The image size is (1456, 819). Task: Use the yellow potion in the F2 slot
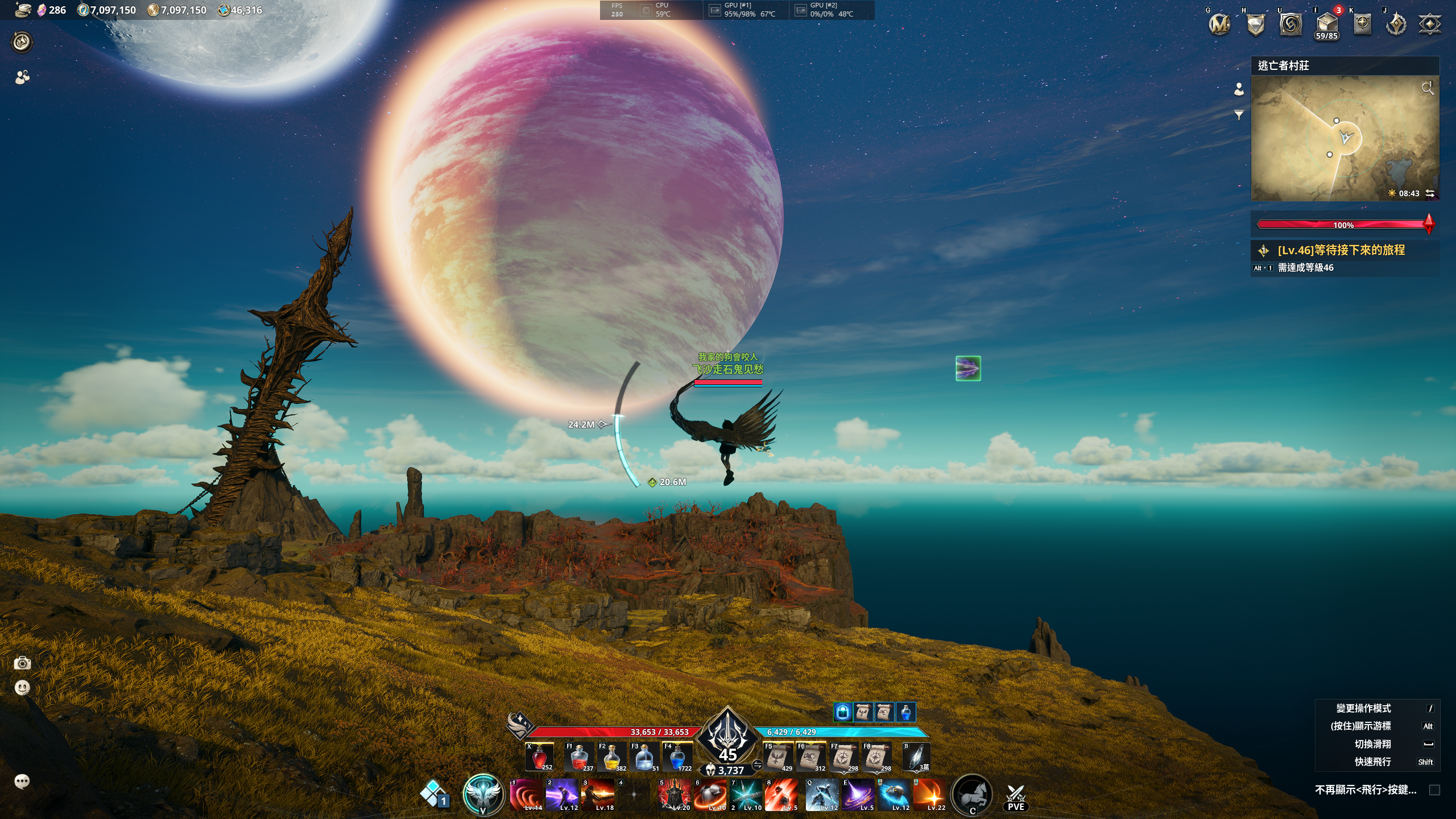[611, 758]
